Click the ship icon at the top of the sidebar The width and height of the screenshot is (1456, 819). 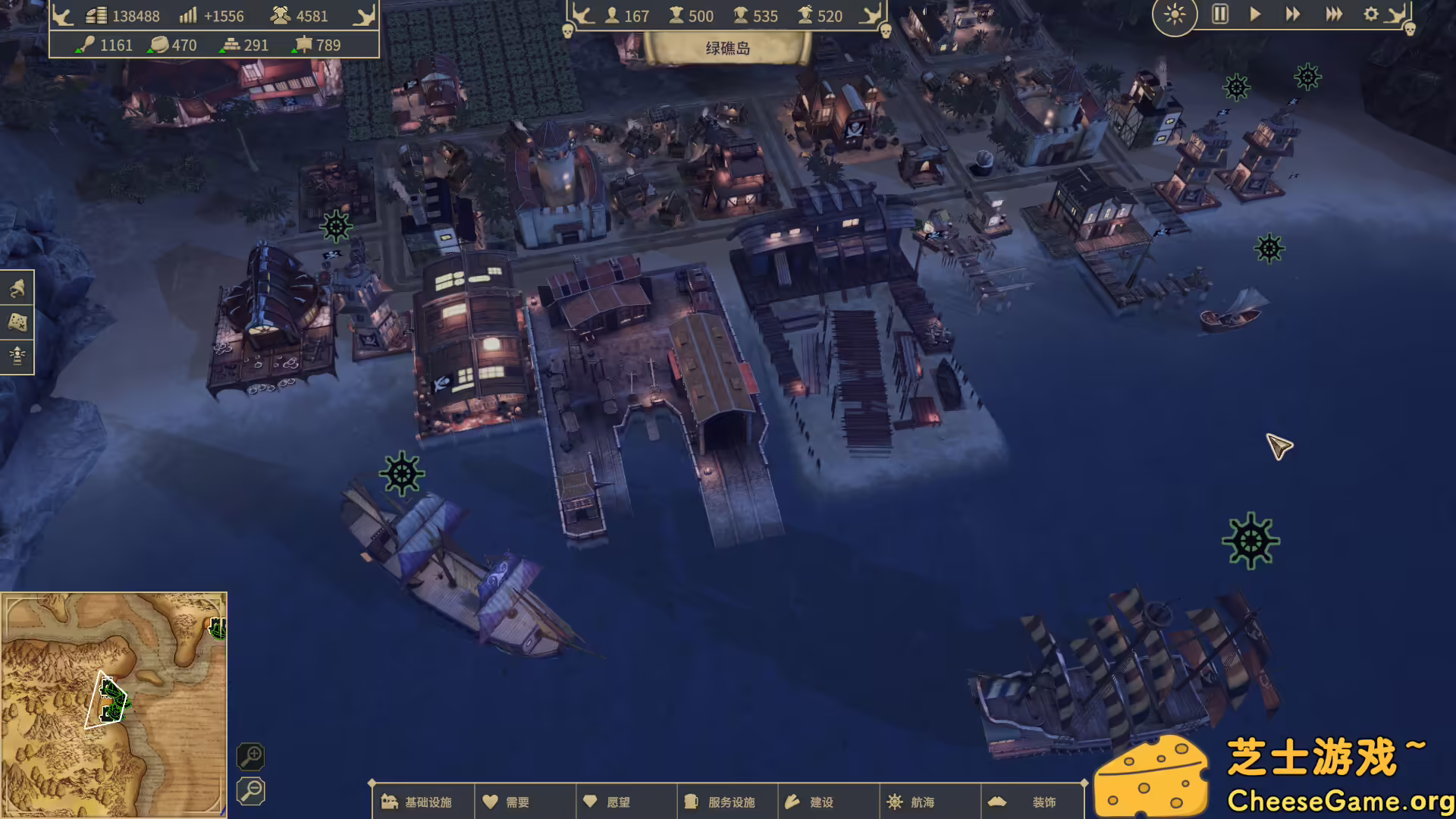tap(17, 289)
